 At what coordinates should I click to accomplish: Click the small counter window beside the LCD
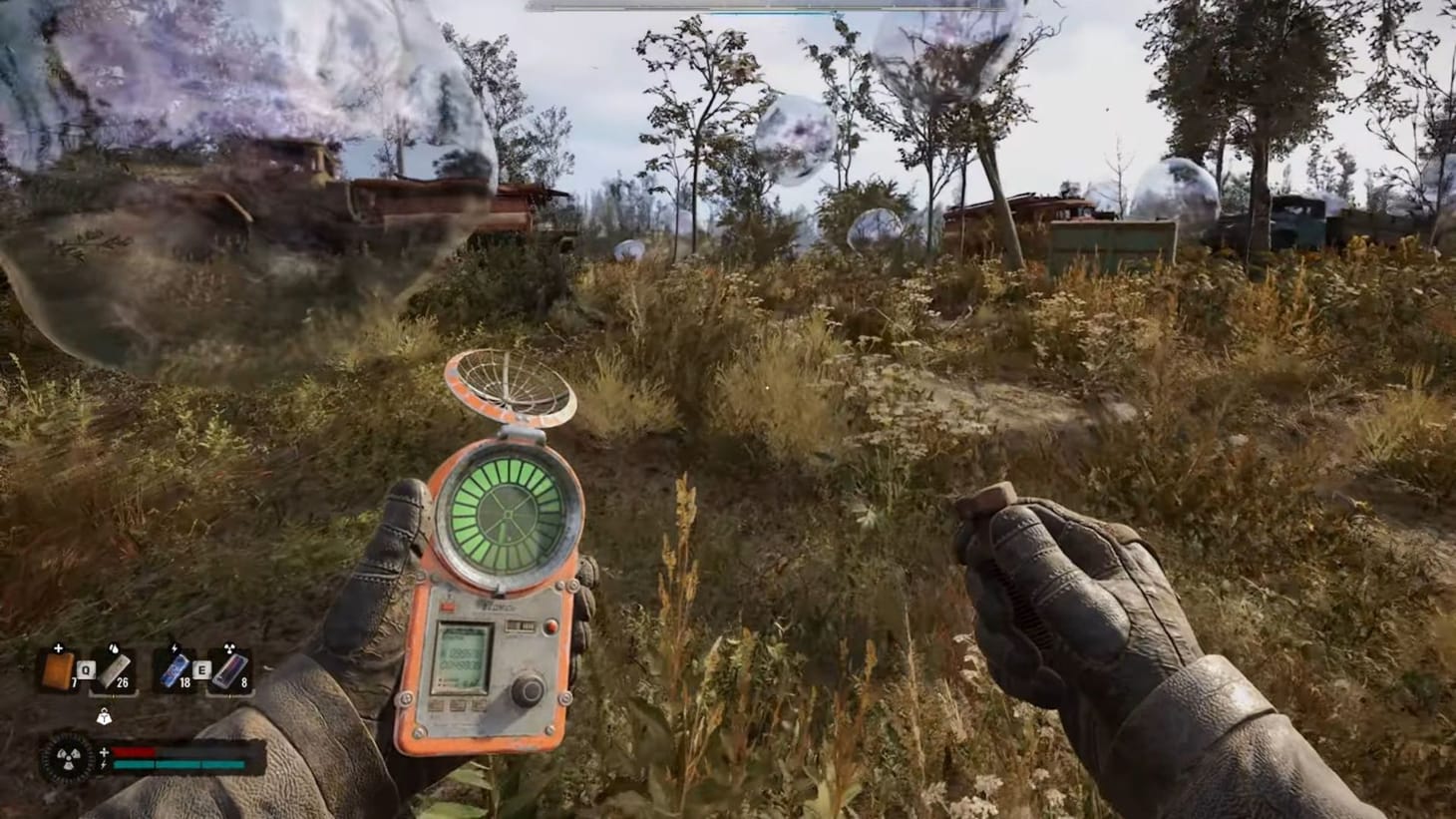coord(522,624)
